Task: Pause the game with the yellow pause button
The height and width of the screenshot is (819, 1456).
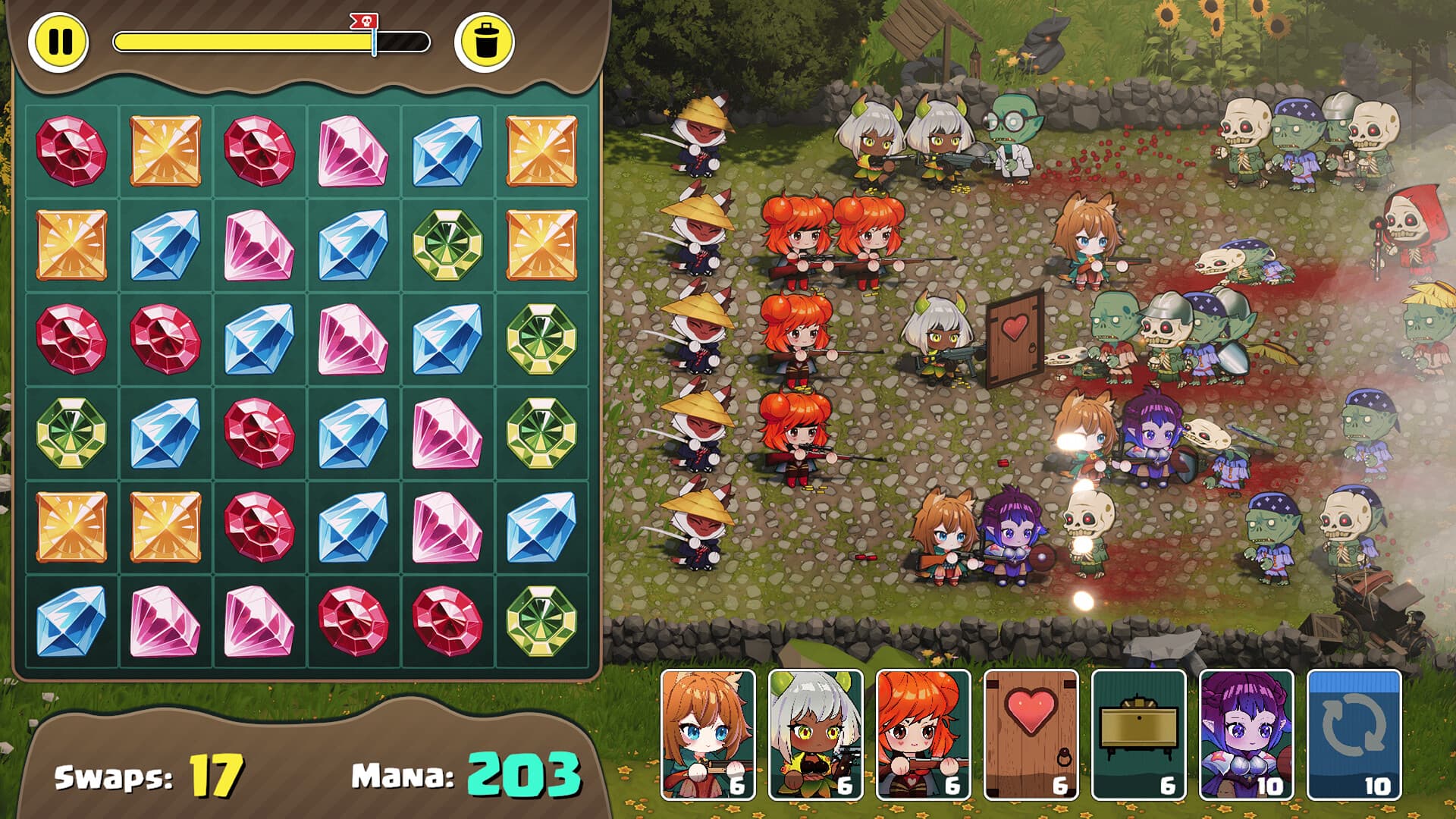Action: point(59,42)
